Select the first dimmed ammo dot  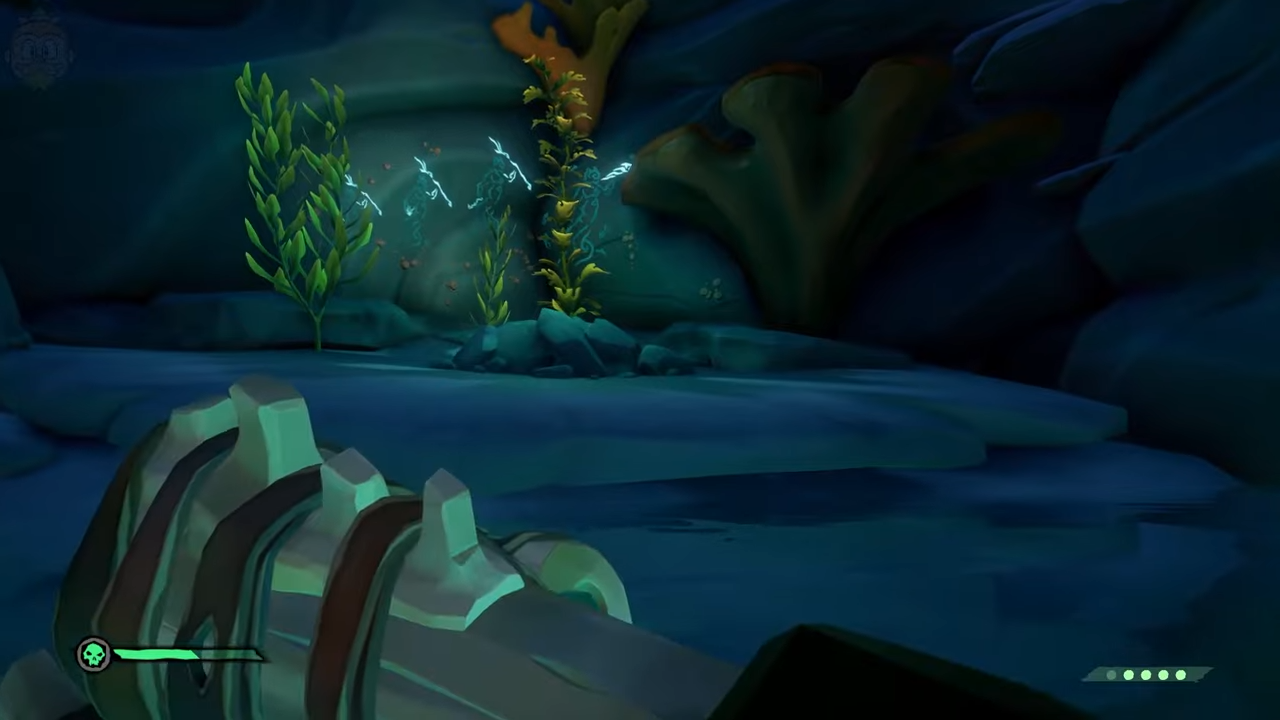pyautogui.click(x=1110, y=674)
